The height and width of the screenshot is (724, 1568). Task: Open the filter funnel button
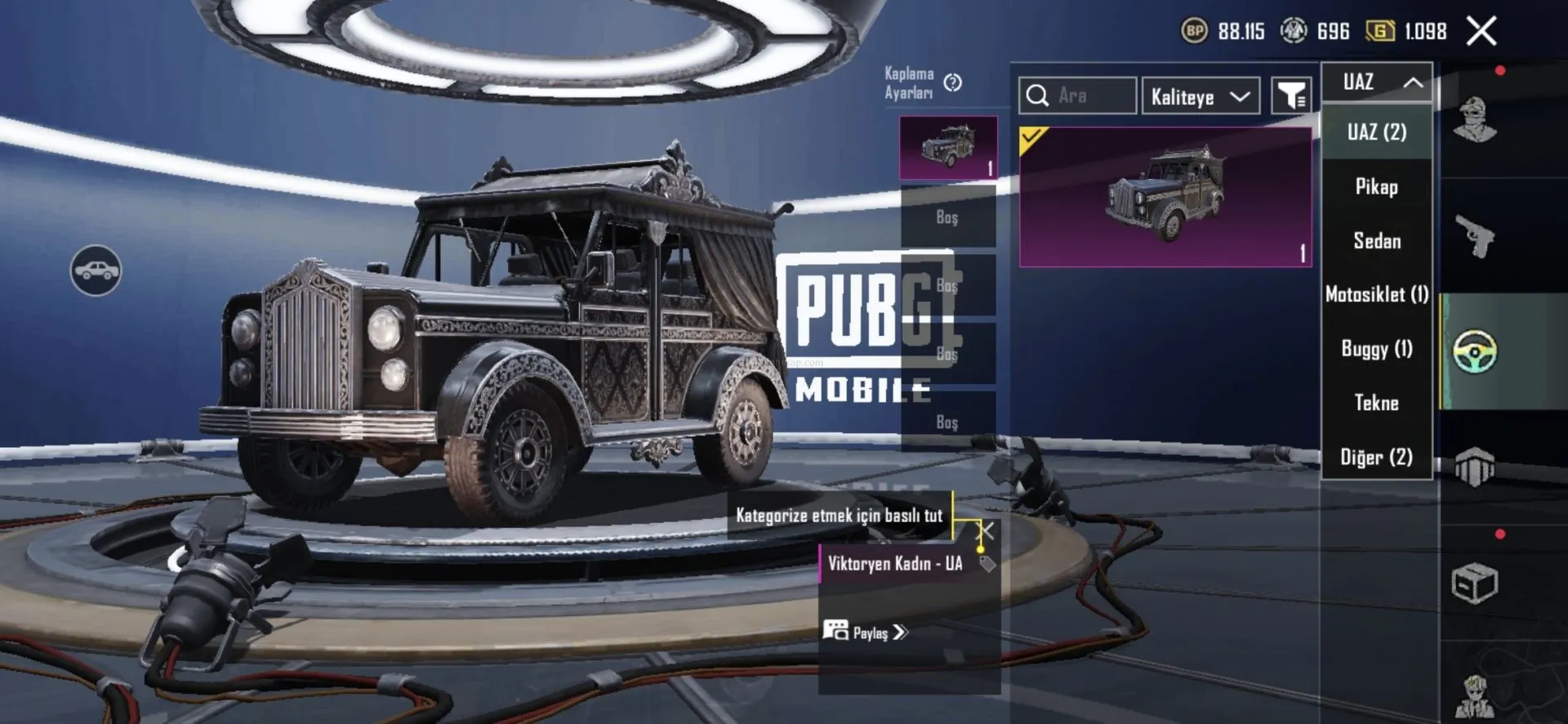[x=1291, y=96]
